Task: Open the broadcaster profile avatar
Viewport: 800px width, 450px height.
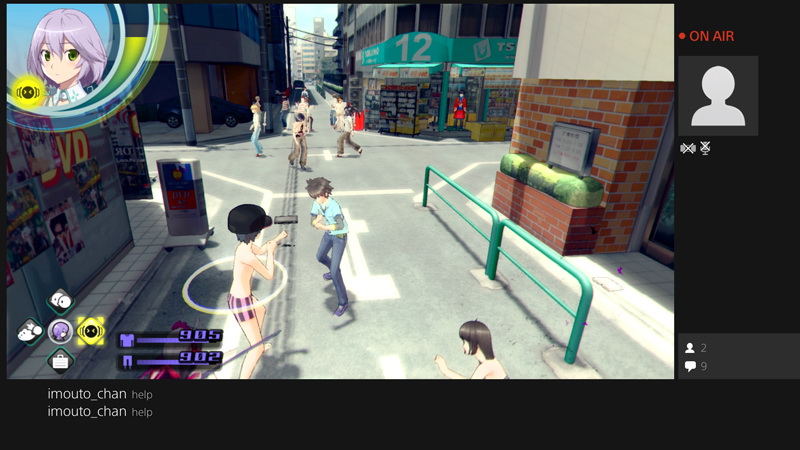Action: coord(717,95)
